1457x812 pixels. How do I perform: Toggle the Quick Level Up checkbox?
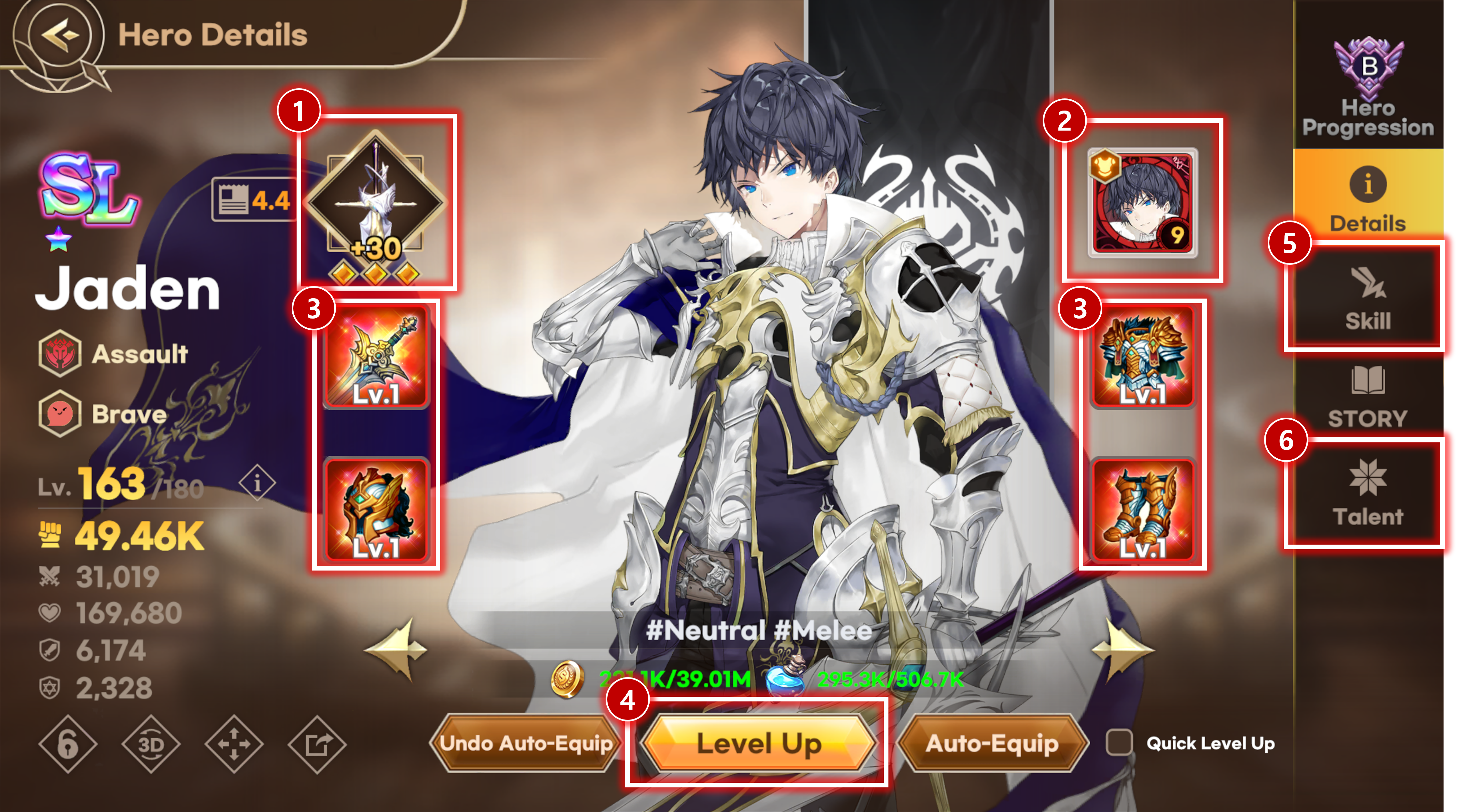coord(1119,743)
